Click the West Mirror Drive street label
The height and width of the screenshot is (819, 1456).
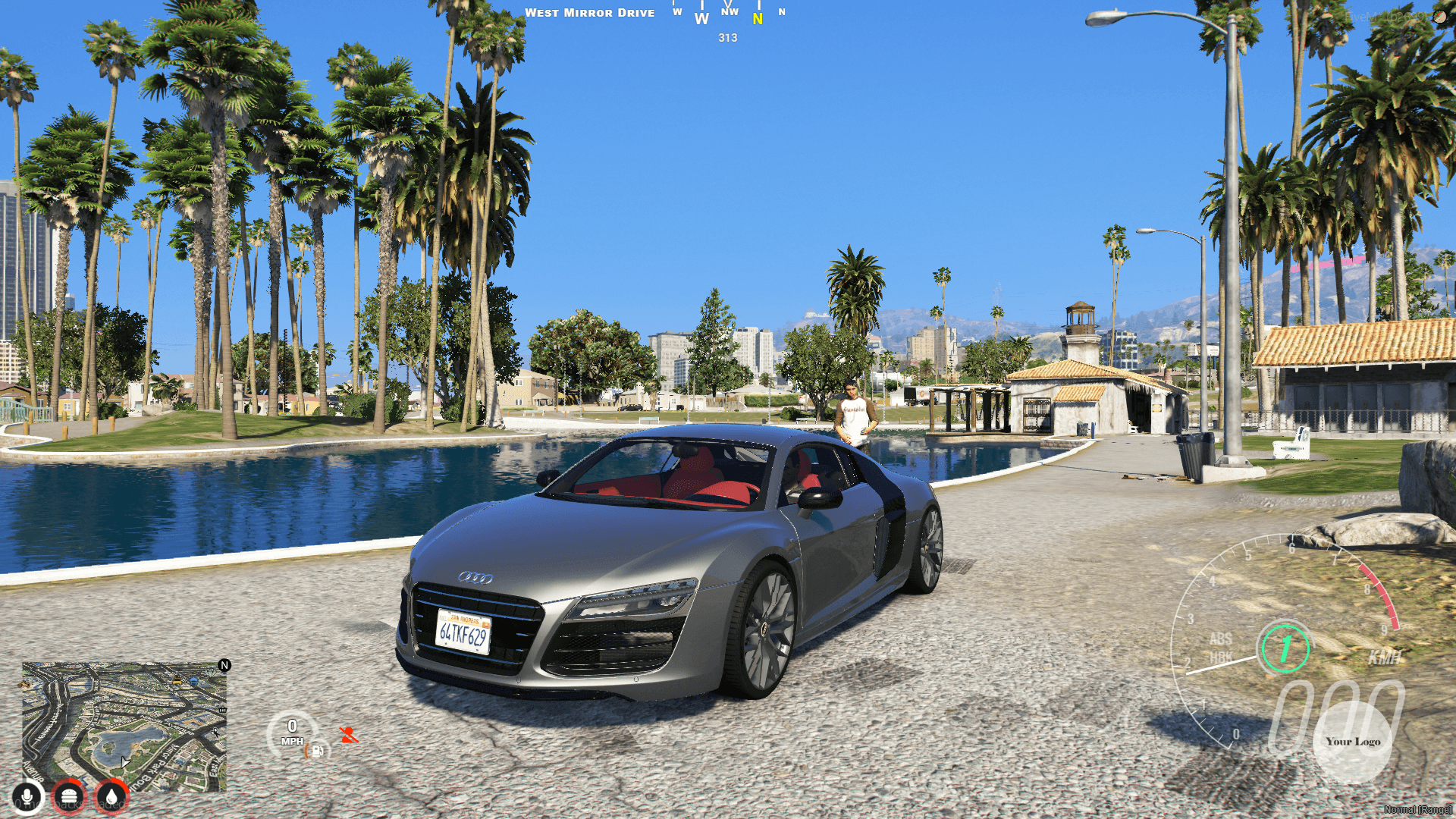[591, 12]
